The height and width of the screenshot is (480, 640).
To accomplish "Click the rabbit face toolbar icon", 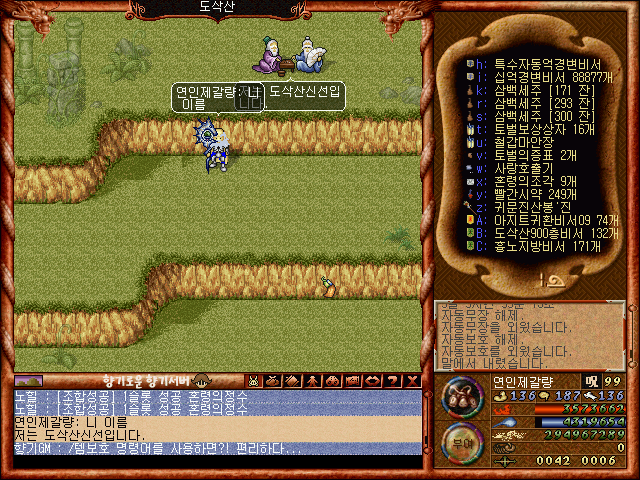I will 254,381.
